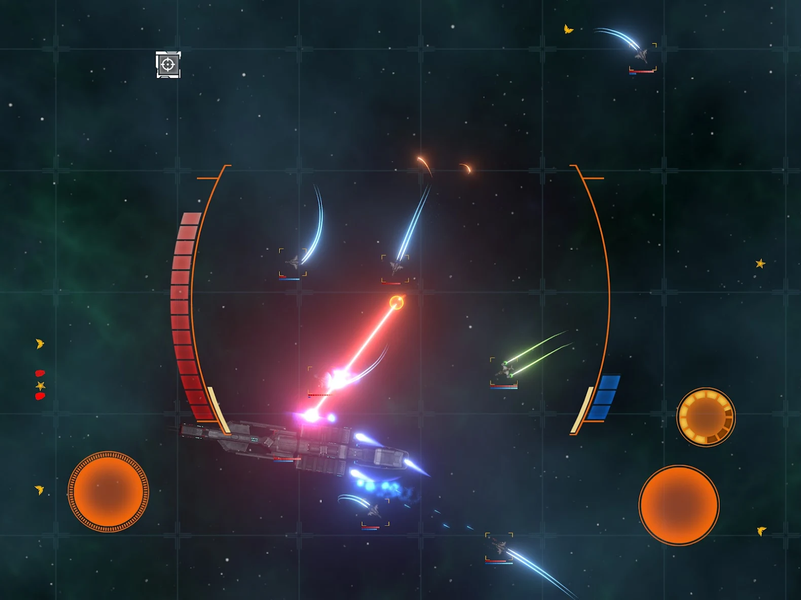Touch the orange movement joystick

108,491
